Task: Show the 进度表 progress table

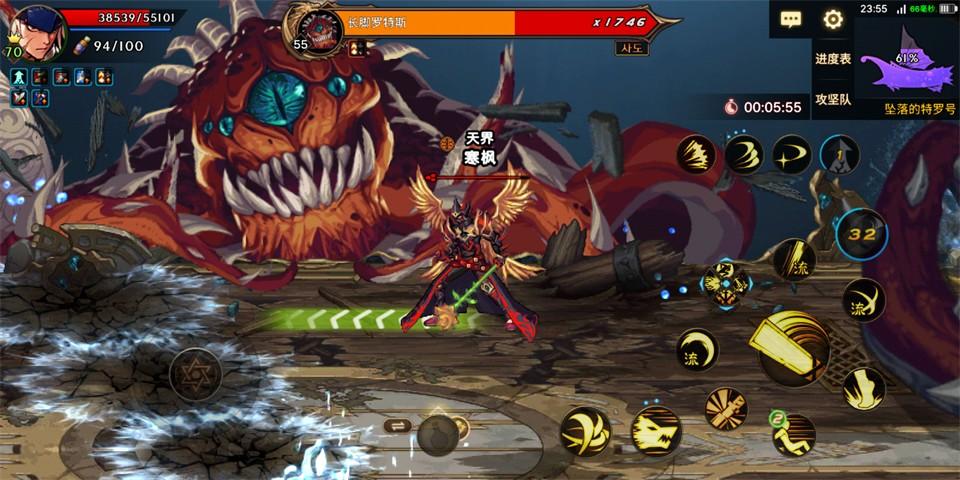Action: pyautogui.click(x=832, y=59)
